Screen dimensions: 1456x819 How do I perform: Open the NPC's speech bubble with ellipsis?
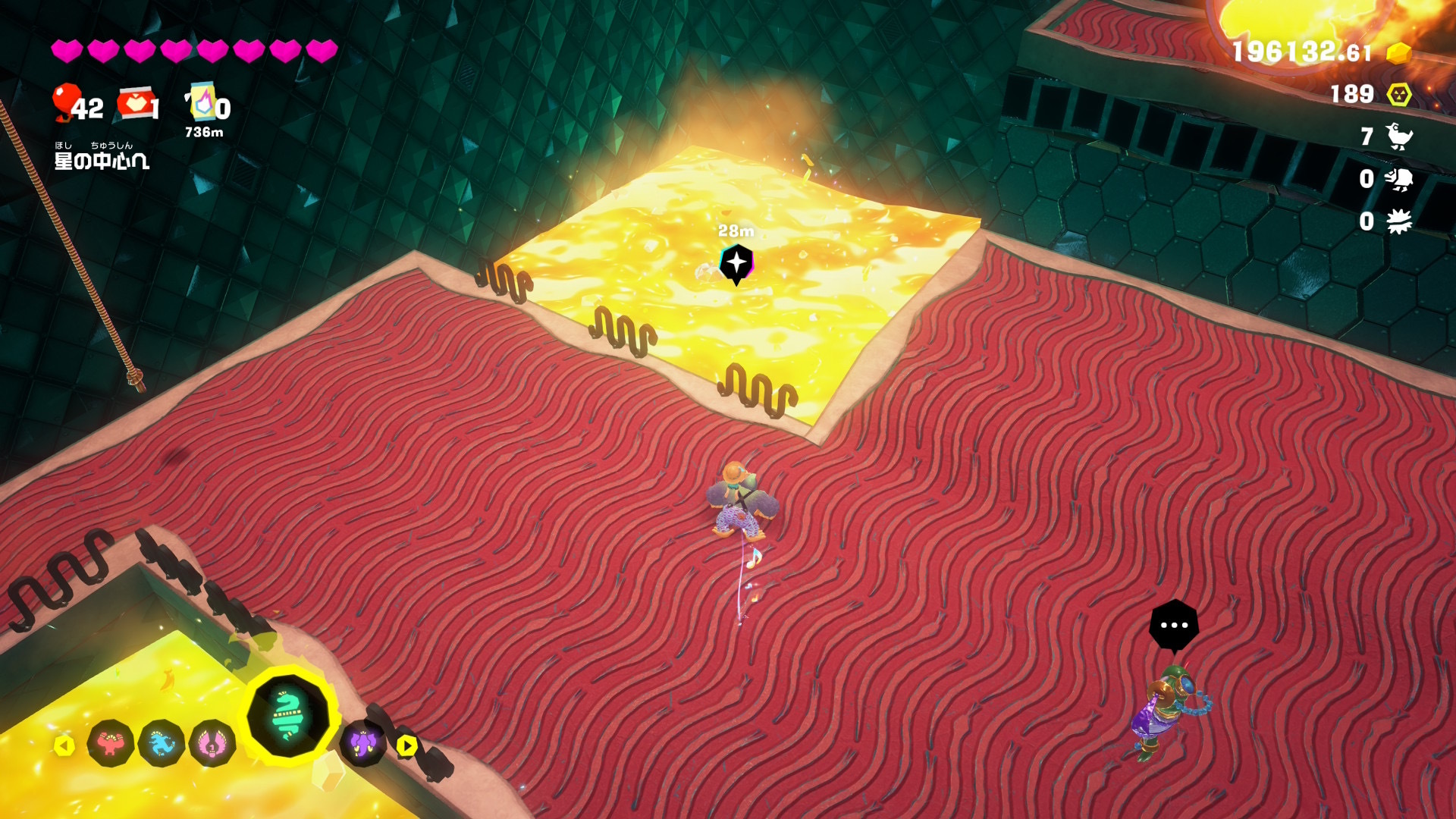point(1174,626)
